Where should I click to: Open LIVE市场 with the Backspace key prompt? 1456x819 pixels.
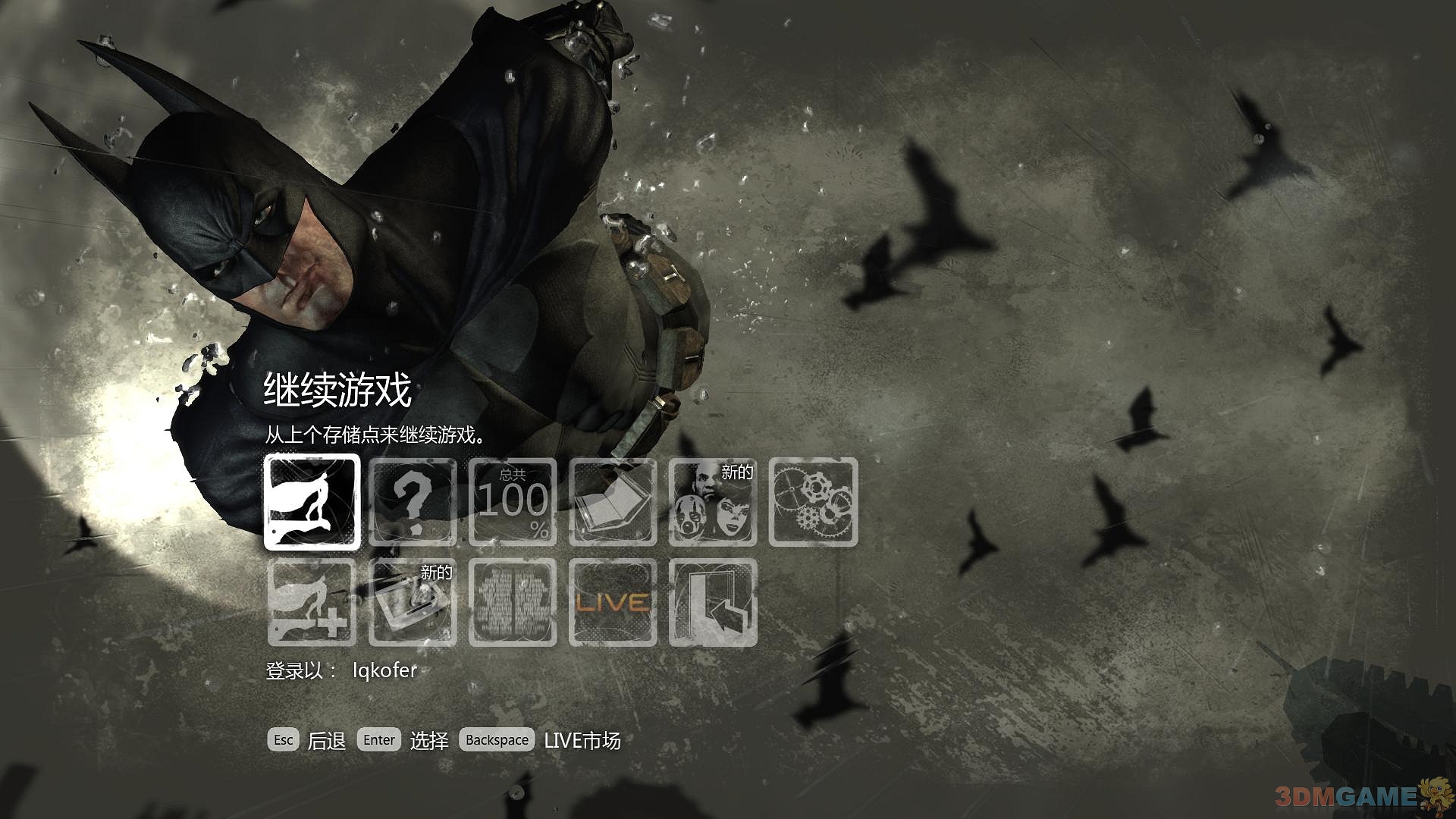coord(497,739)
